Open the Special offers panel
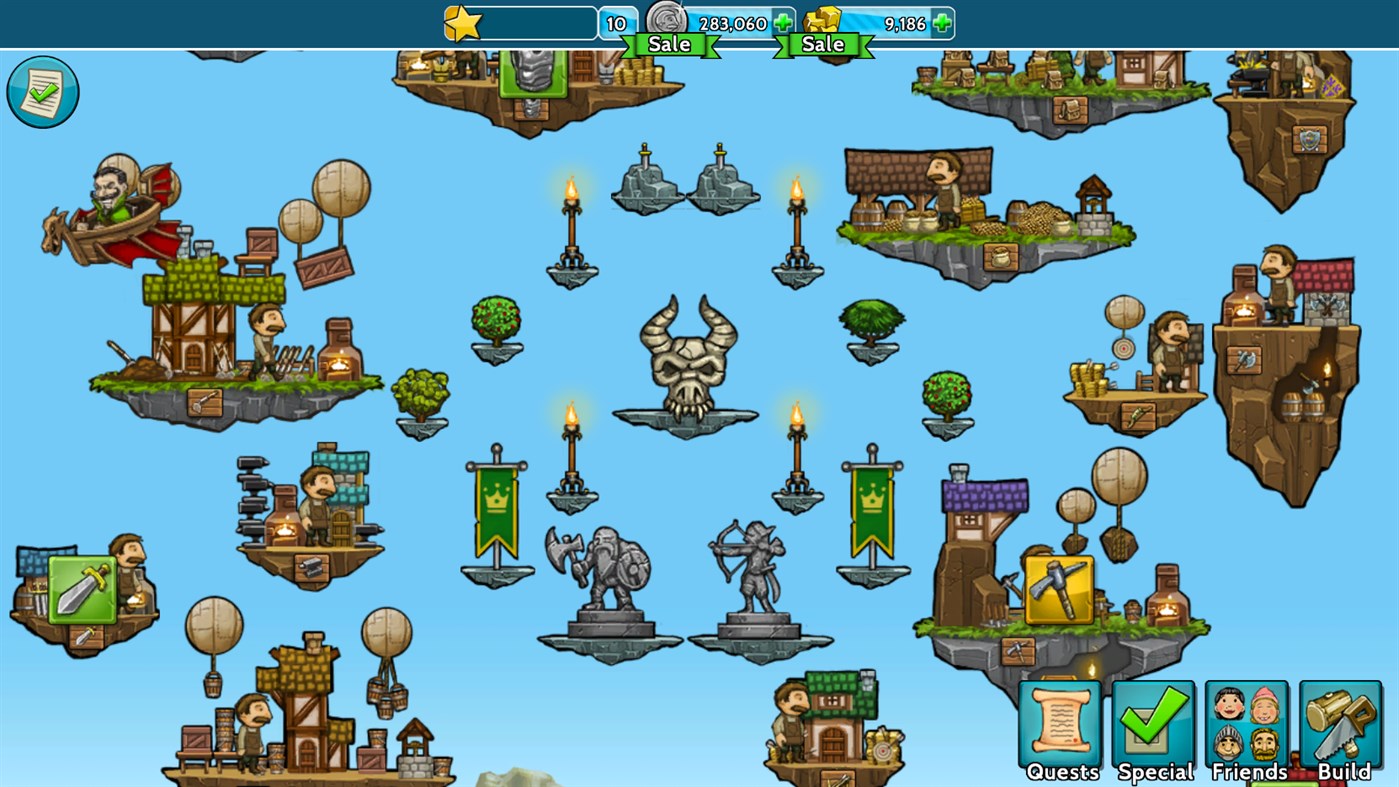This screenshot has width=1399, height=787. [x=1154, y=722]
